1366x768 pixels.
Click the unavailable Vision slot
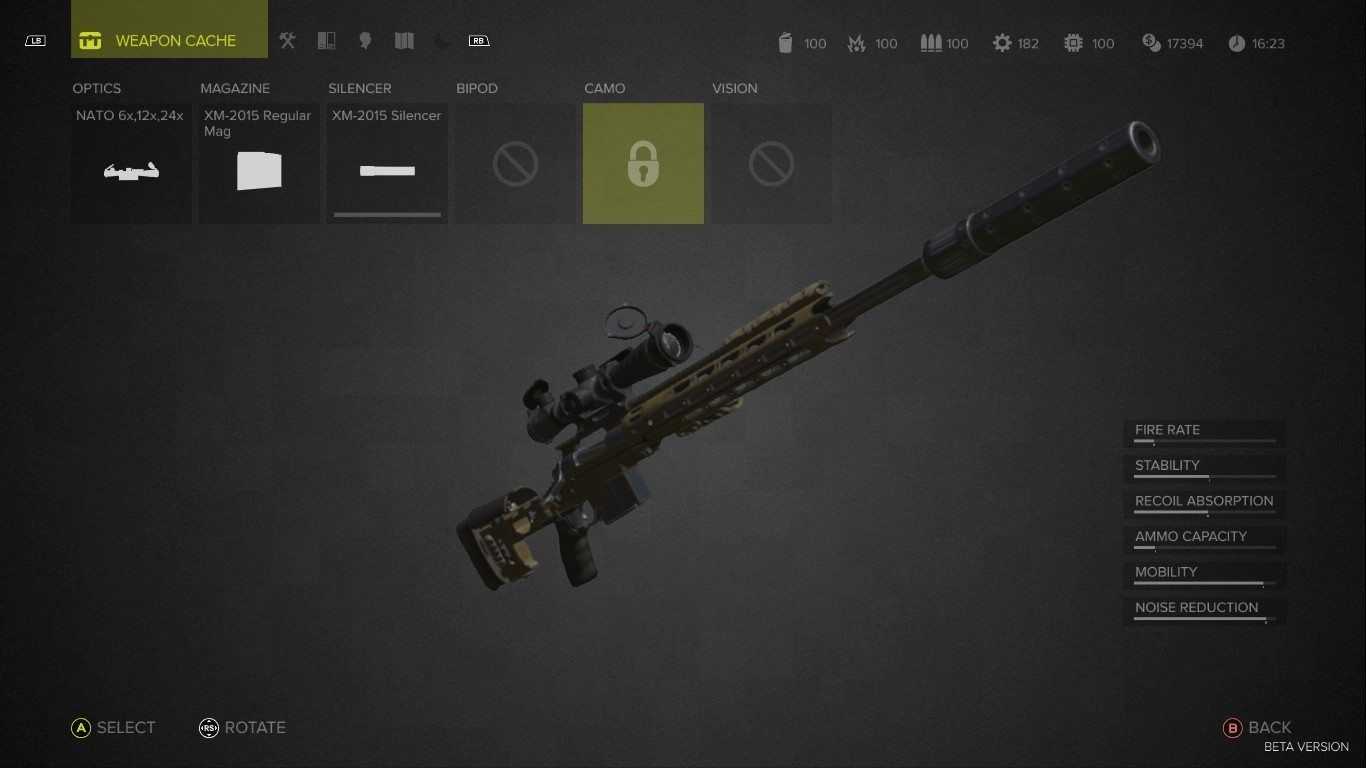coord(771,164)
